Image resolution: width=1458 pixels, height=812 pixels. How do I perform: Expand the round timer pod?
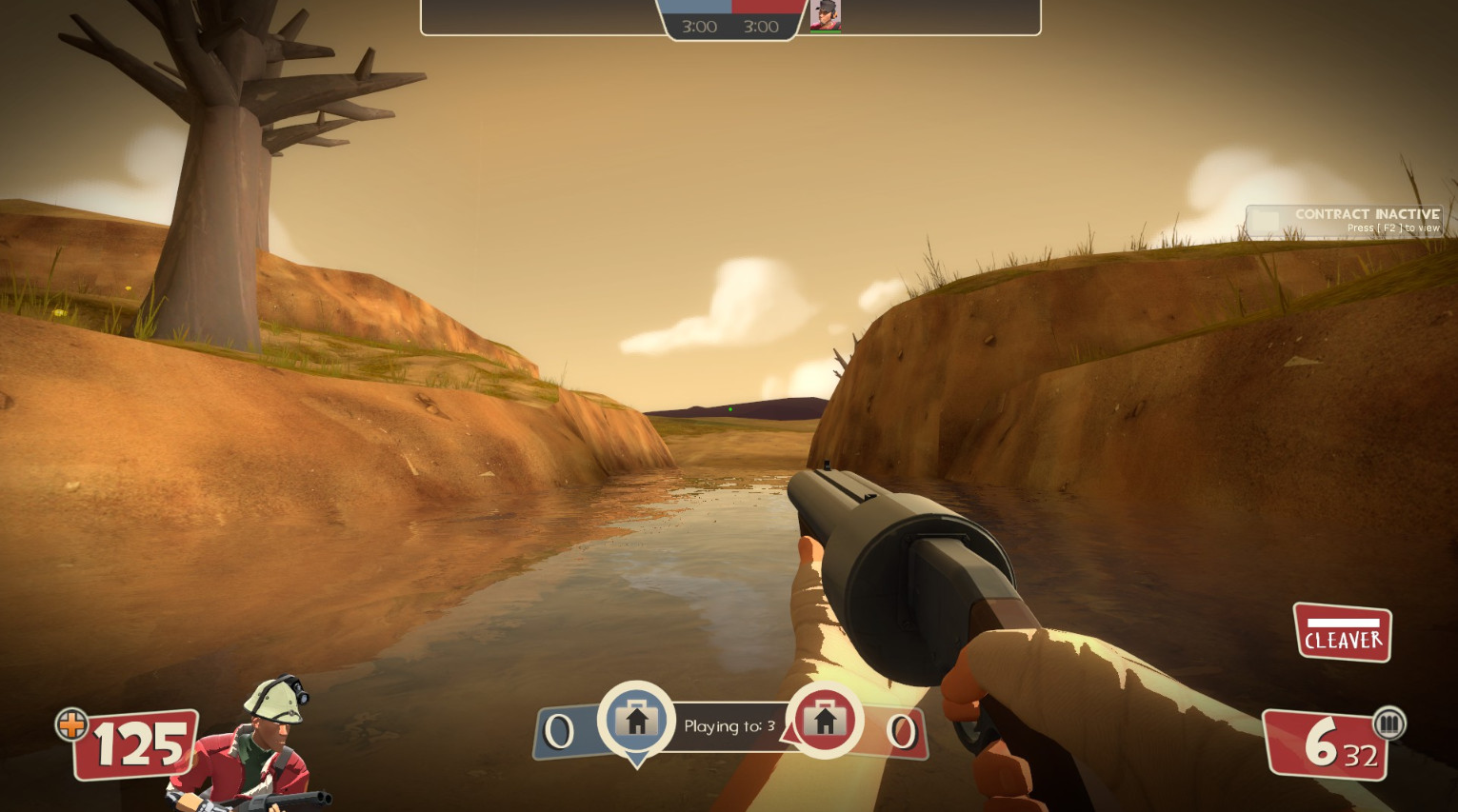(729, 26)
